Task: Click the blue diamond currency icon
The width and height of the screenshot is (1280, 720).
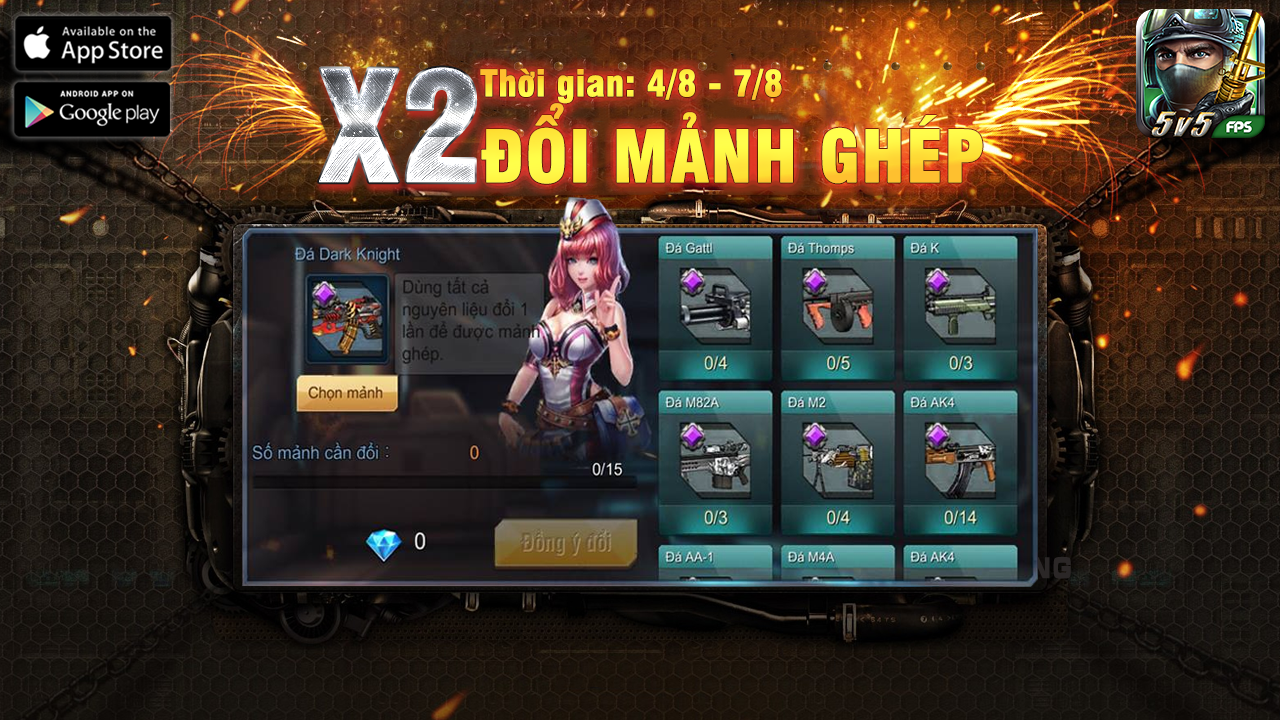Action: click(x=383, y=544)
